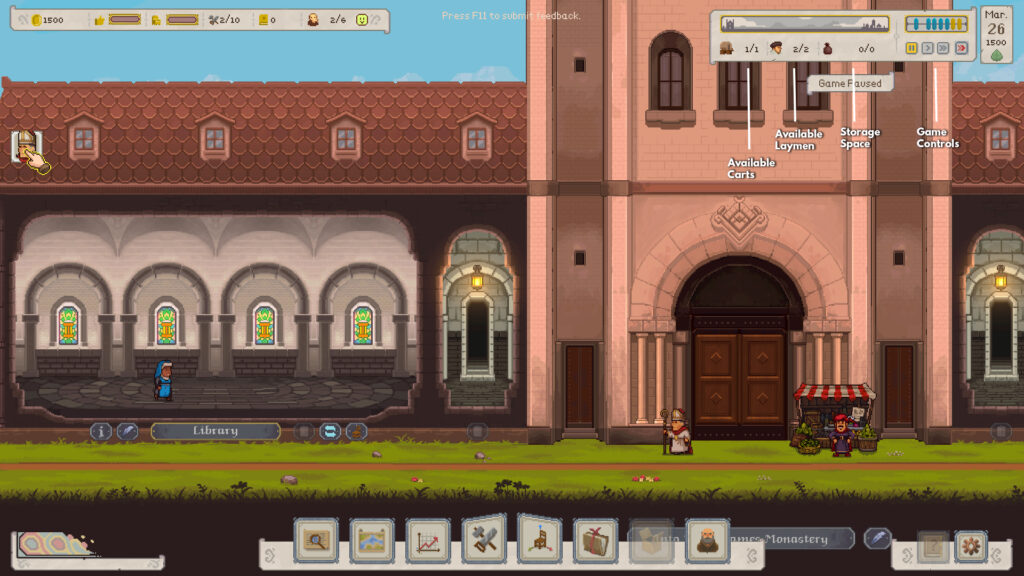Open the hammer and tools build menu
The image size is (1024, 576).
[484, 540]
